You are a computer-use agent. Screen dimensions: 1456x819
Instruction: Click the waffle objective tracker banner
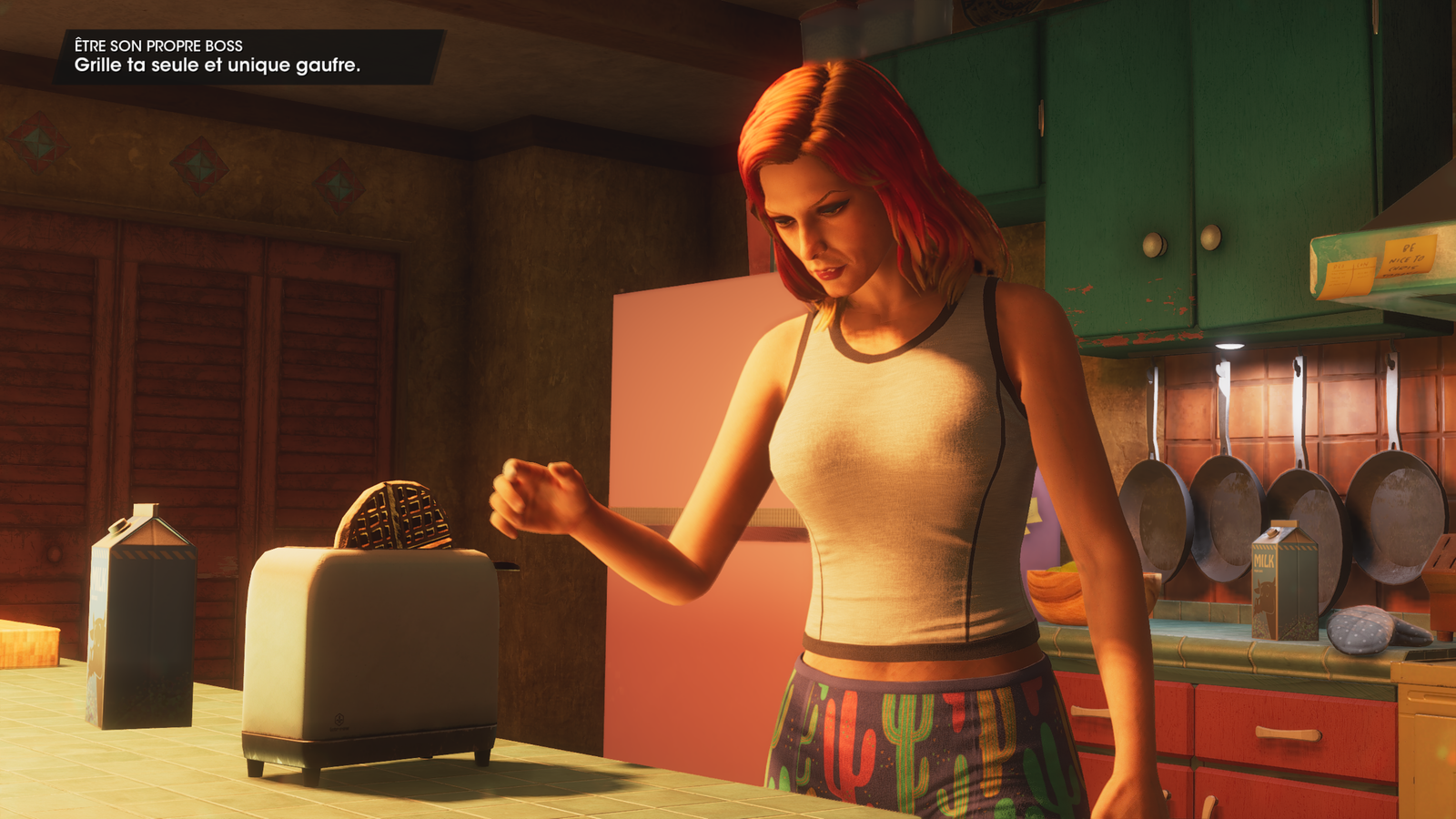[x=248, y=56]
